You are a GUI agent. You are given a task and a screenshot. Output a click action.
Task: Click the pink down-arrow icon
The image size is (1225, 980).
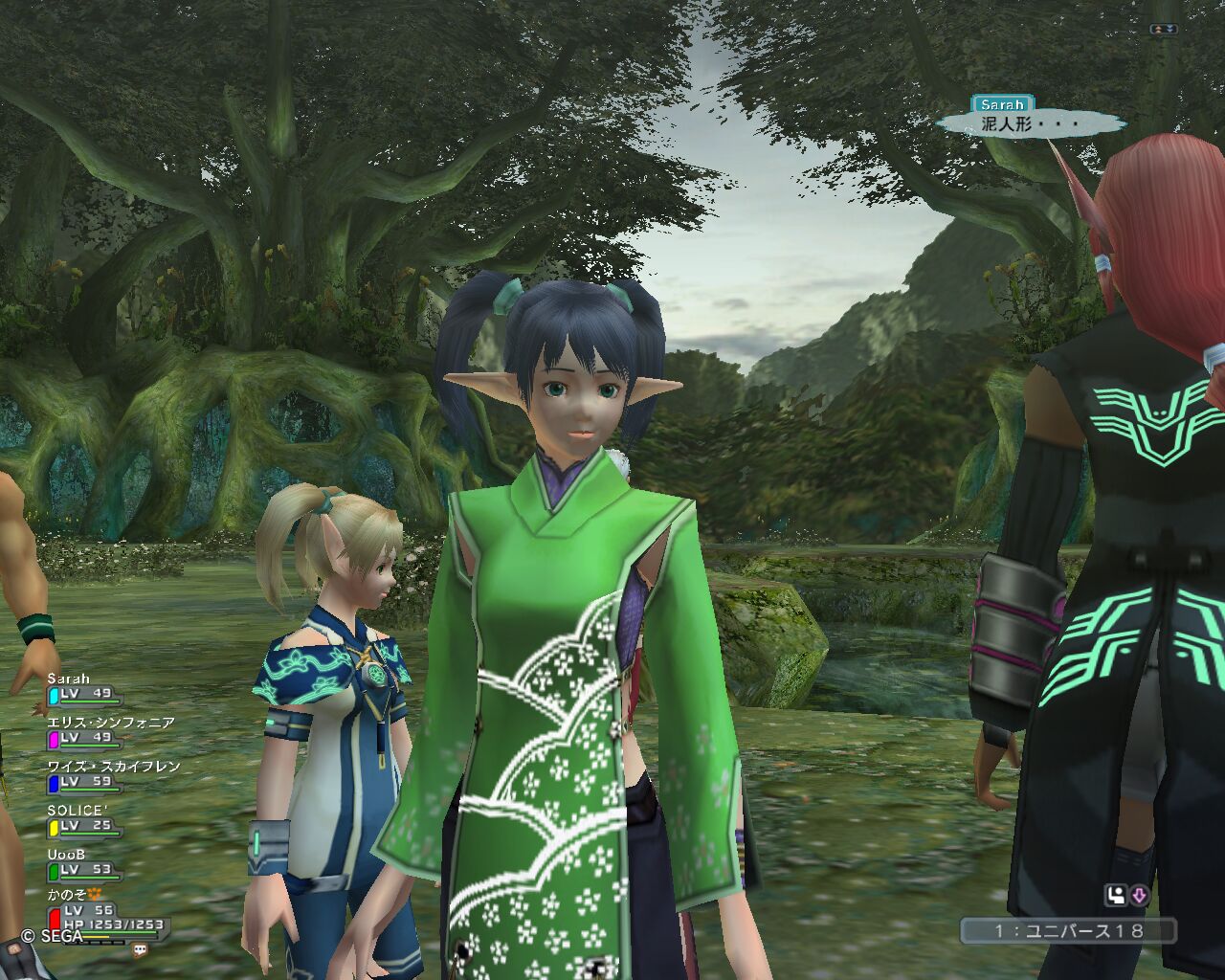pyautogui.click(x=1139, y=896)
